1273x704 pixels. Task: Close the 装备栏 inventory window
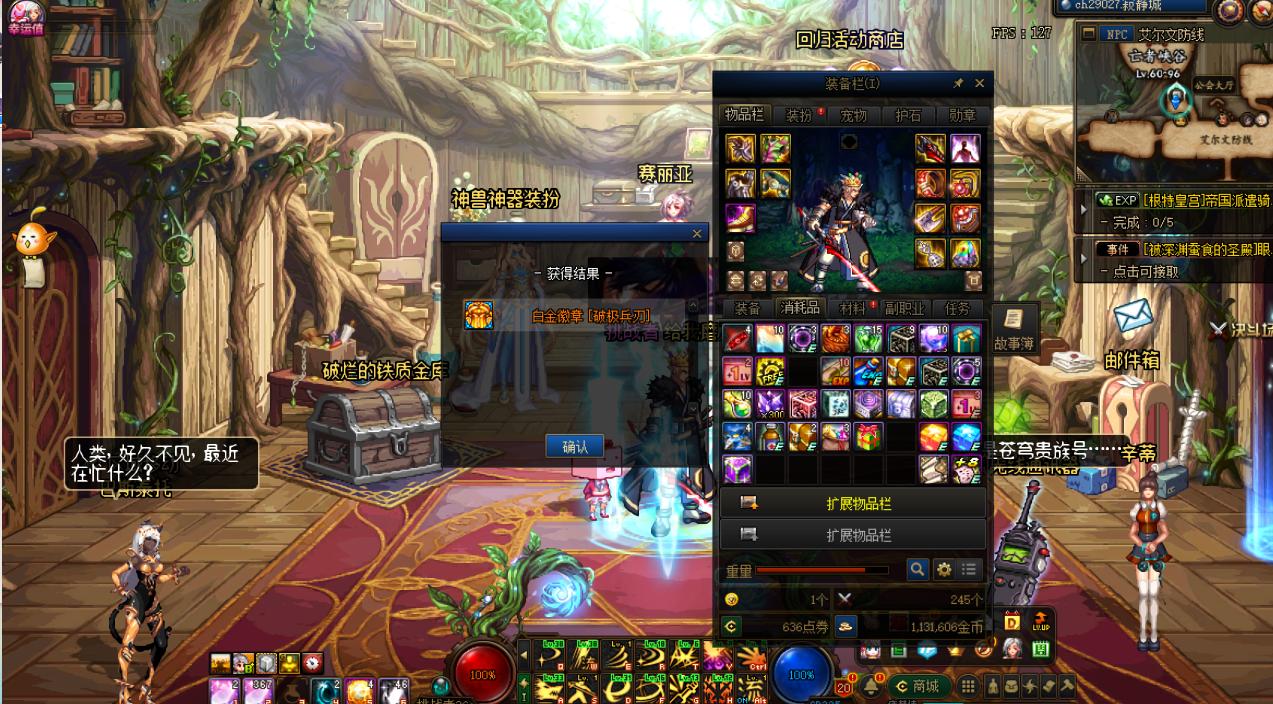979,84
